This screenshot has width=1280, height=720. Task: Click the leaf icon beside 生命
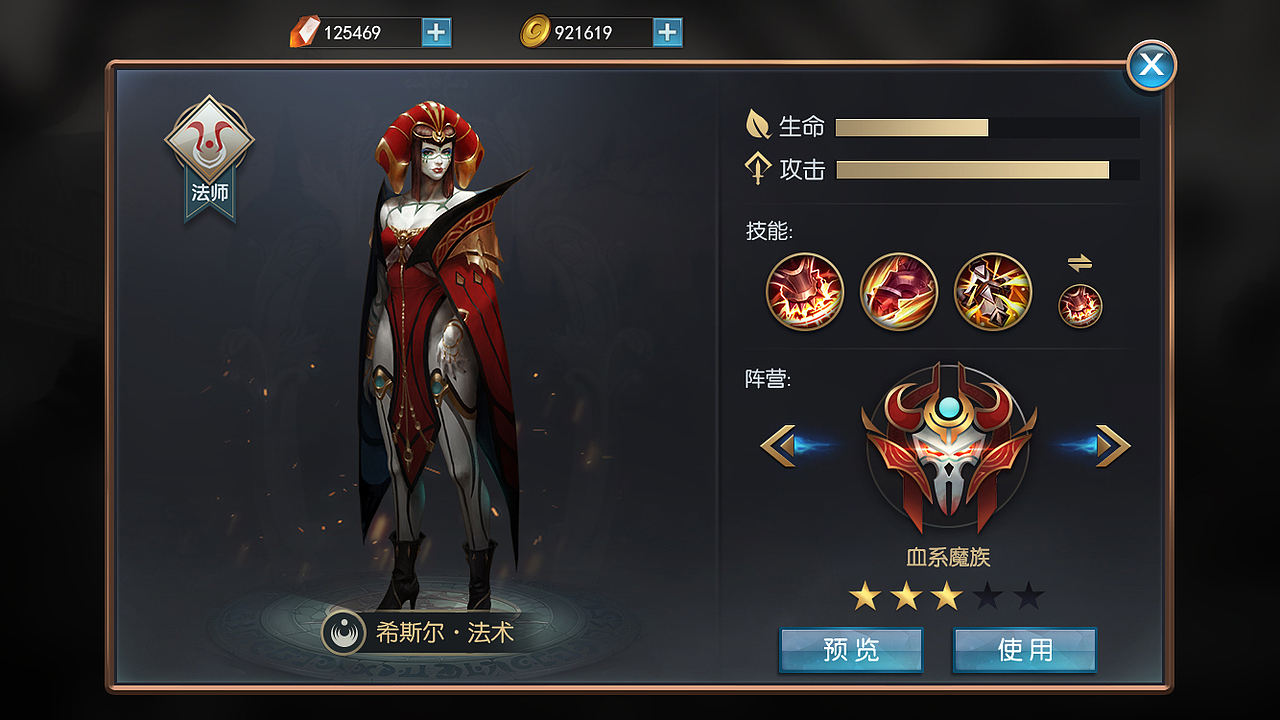pyautogui.click(x=760, y=125)
